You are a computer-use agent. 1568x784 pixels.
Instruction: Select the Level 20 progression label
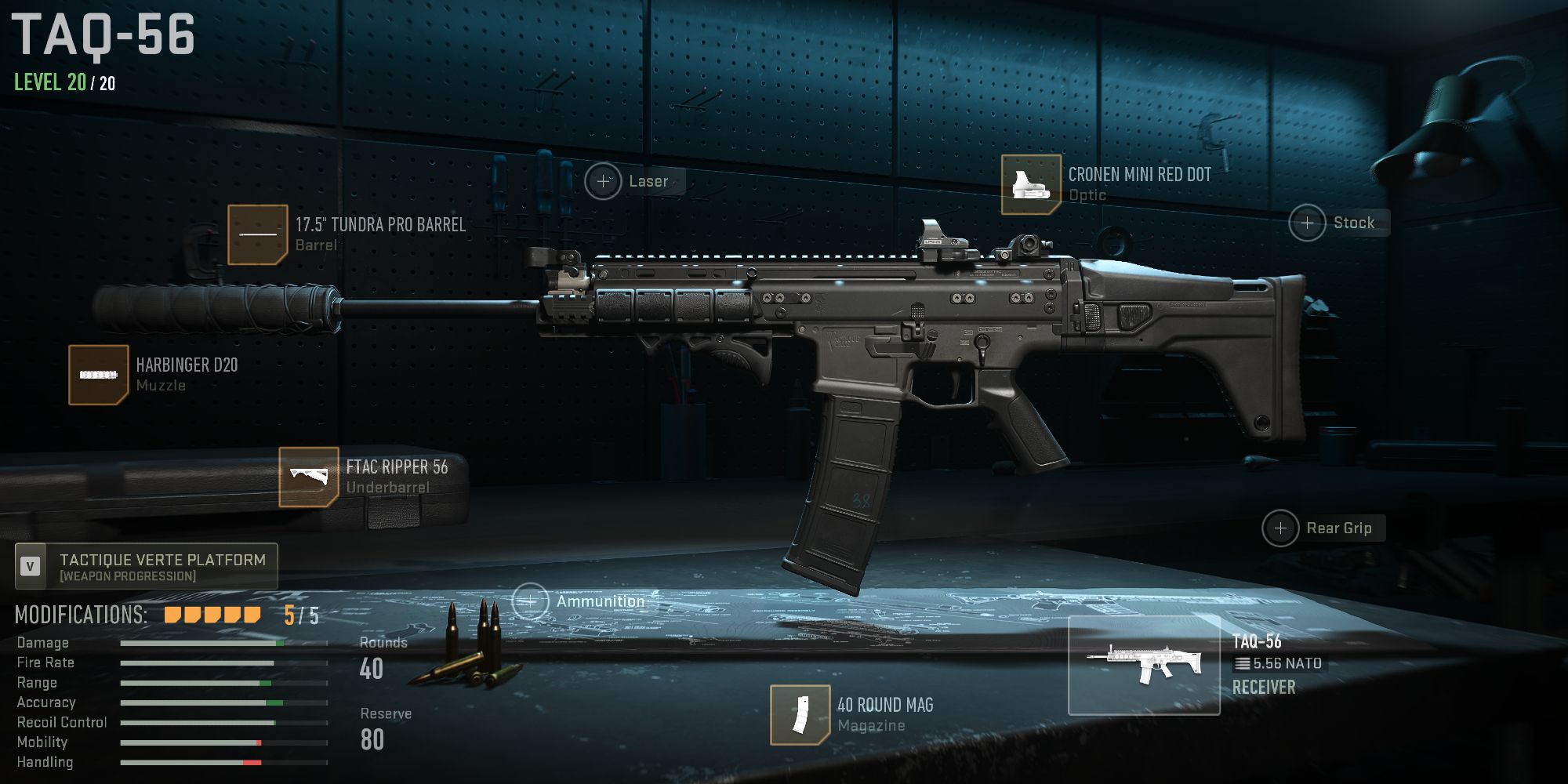pos(49,80)
